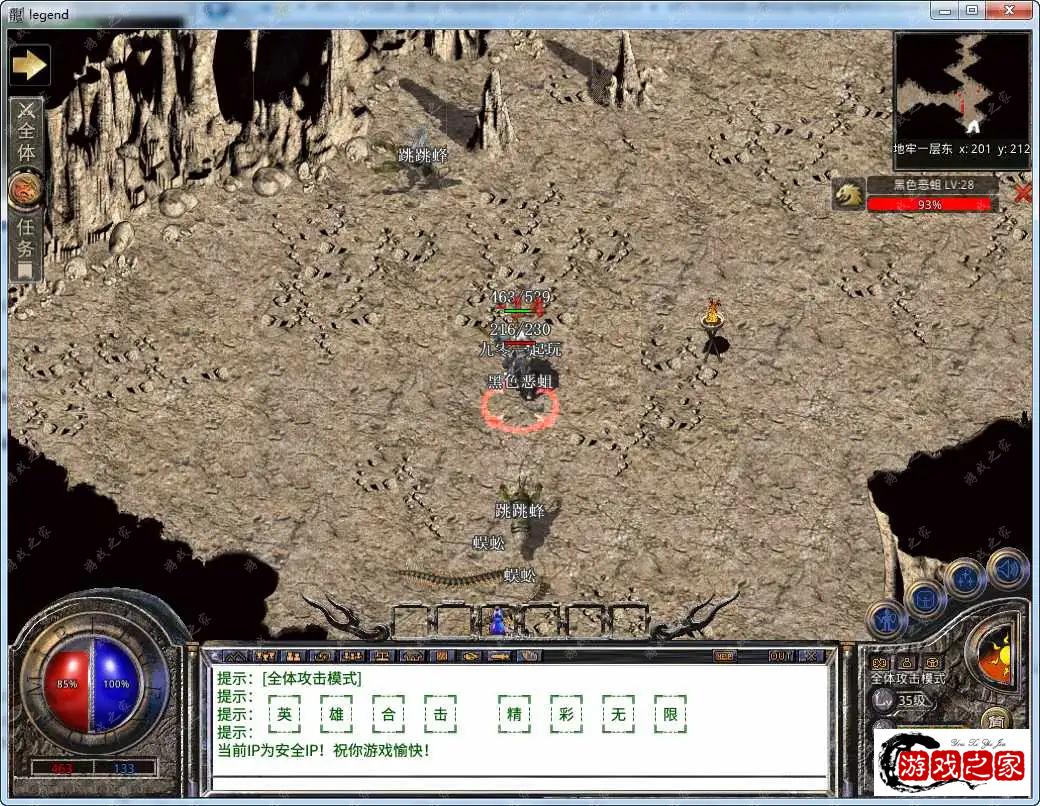This screenshot has width=1040, height=806.
Task: Open the character figure round button
Action: 885,620
